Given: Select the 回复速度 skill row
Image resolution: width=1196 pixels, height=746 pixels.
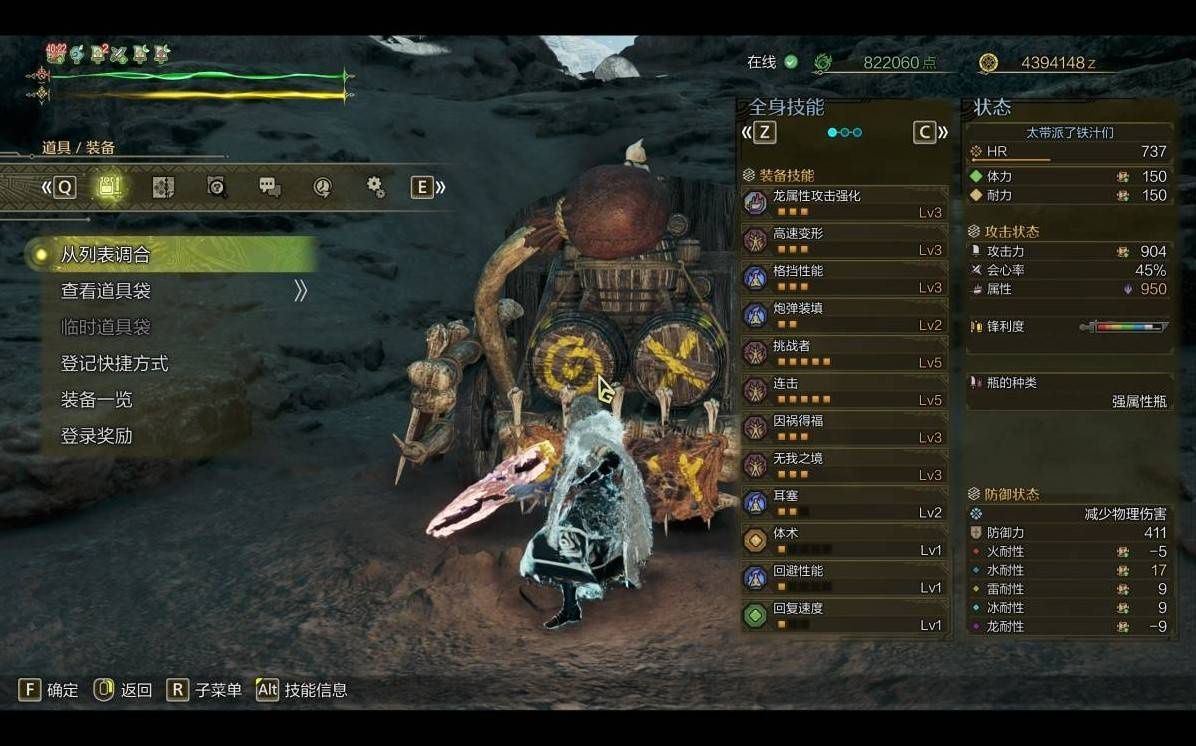Looking at the screenshot, I should [x=845, y=616].
